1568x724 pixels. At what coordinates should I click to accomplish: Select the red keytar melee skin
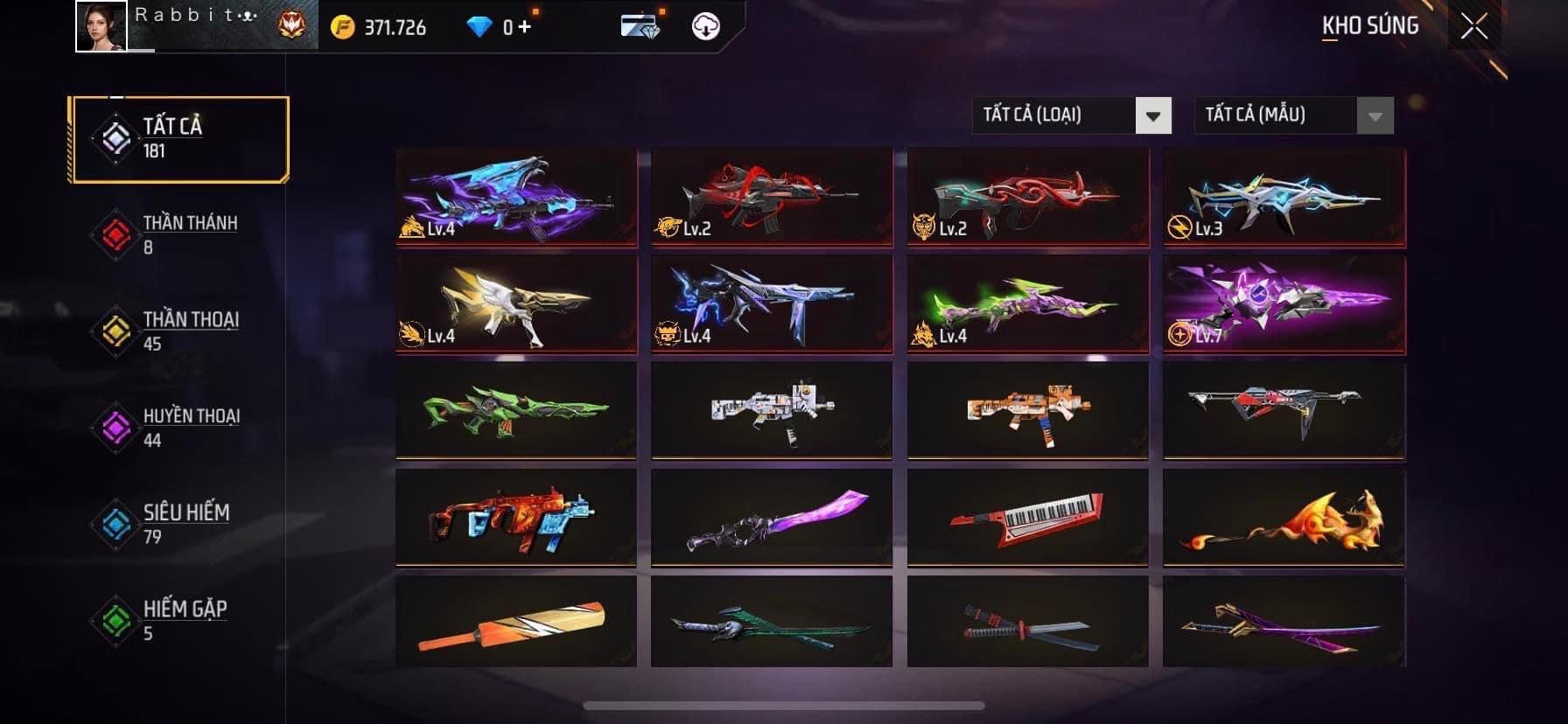(1027, 517)
